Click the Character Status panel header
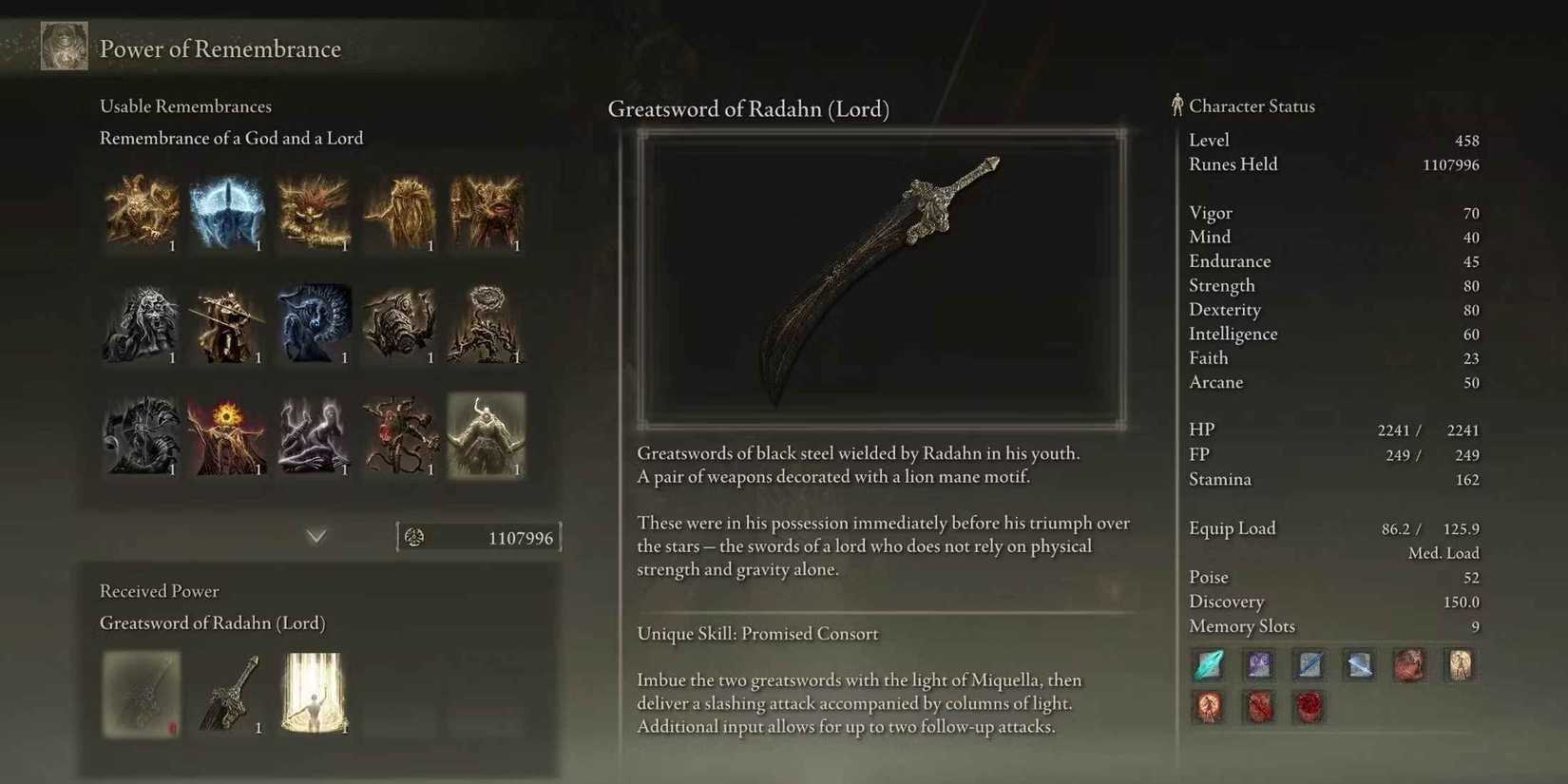This screenshot has height=784, width=1568. click(1252, 105)
